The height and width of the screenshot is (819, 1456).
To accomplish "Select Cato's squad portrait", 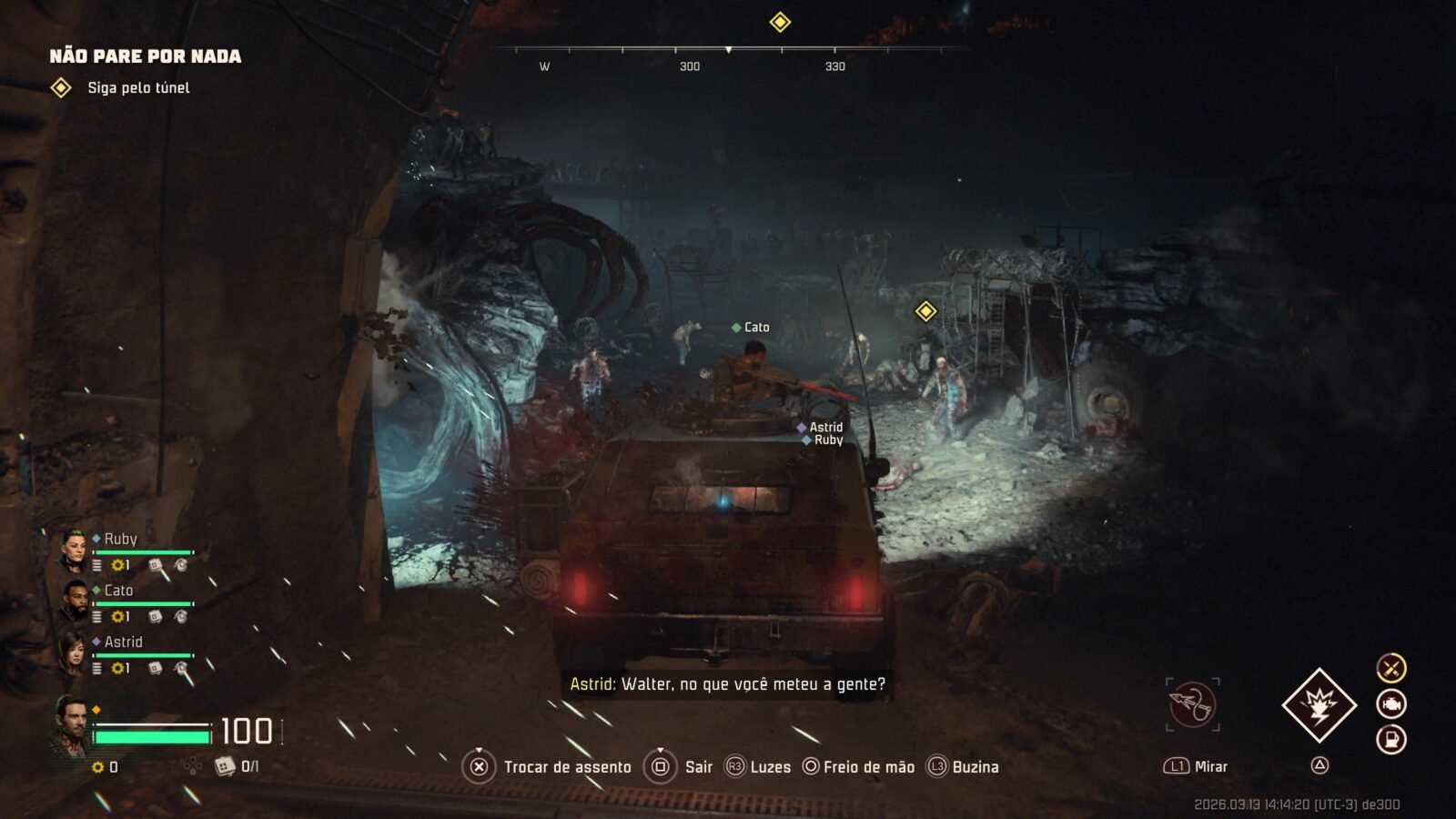I will pos(74,601).
